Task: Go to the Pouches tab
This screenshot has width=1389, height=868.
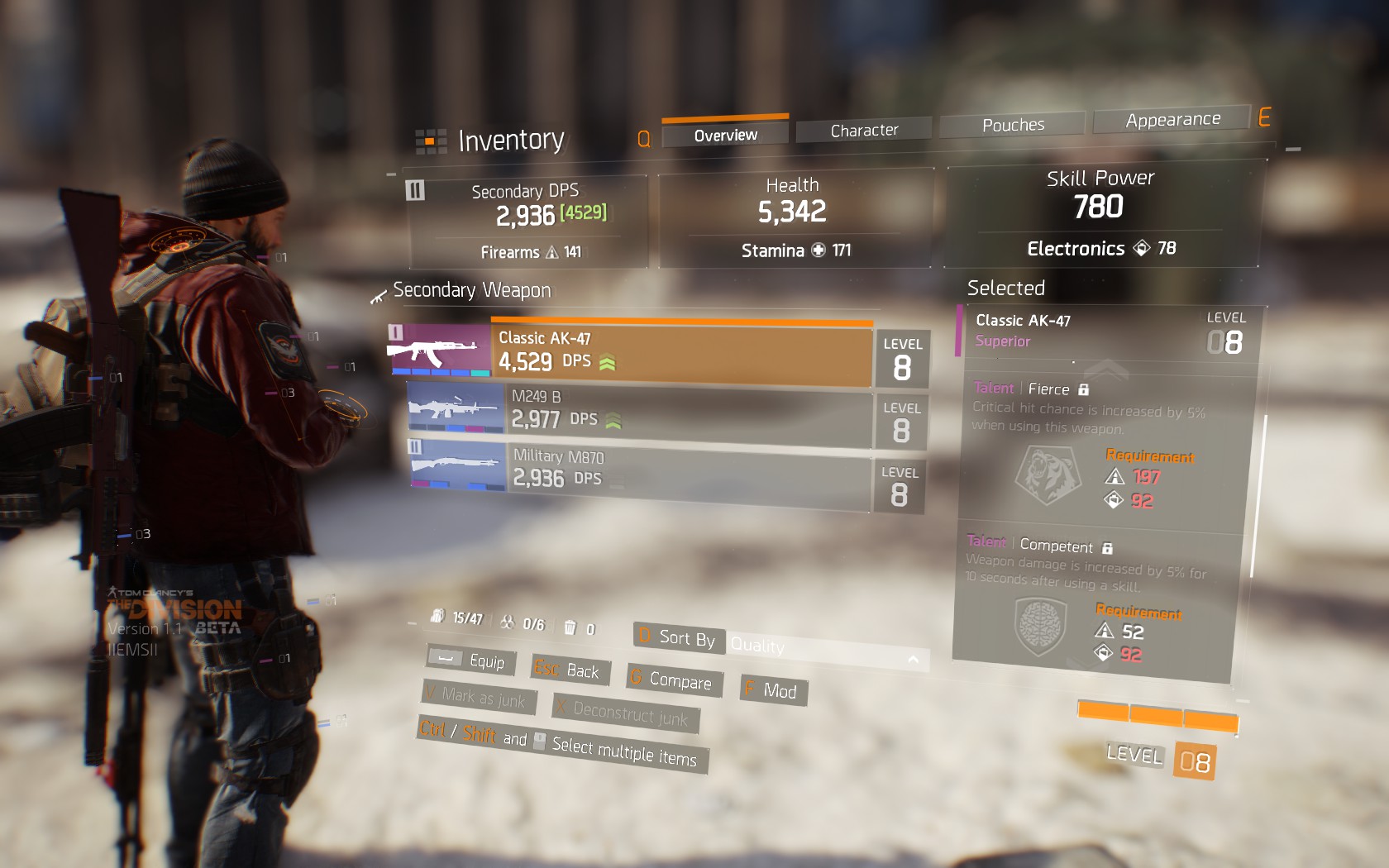Action: point(1013,125)
